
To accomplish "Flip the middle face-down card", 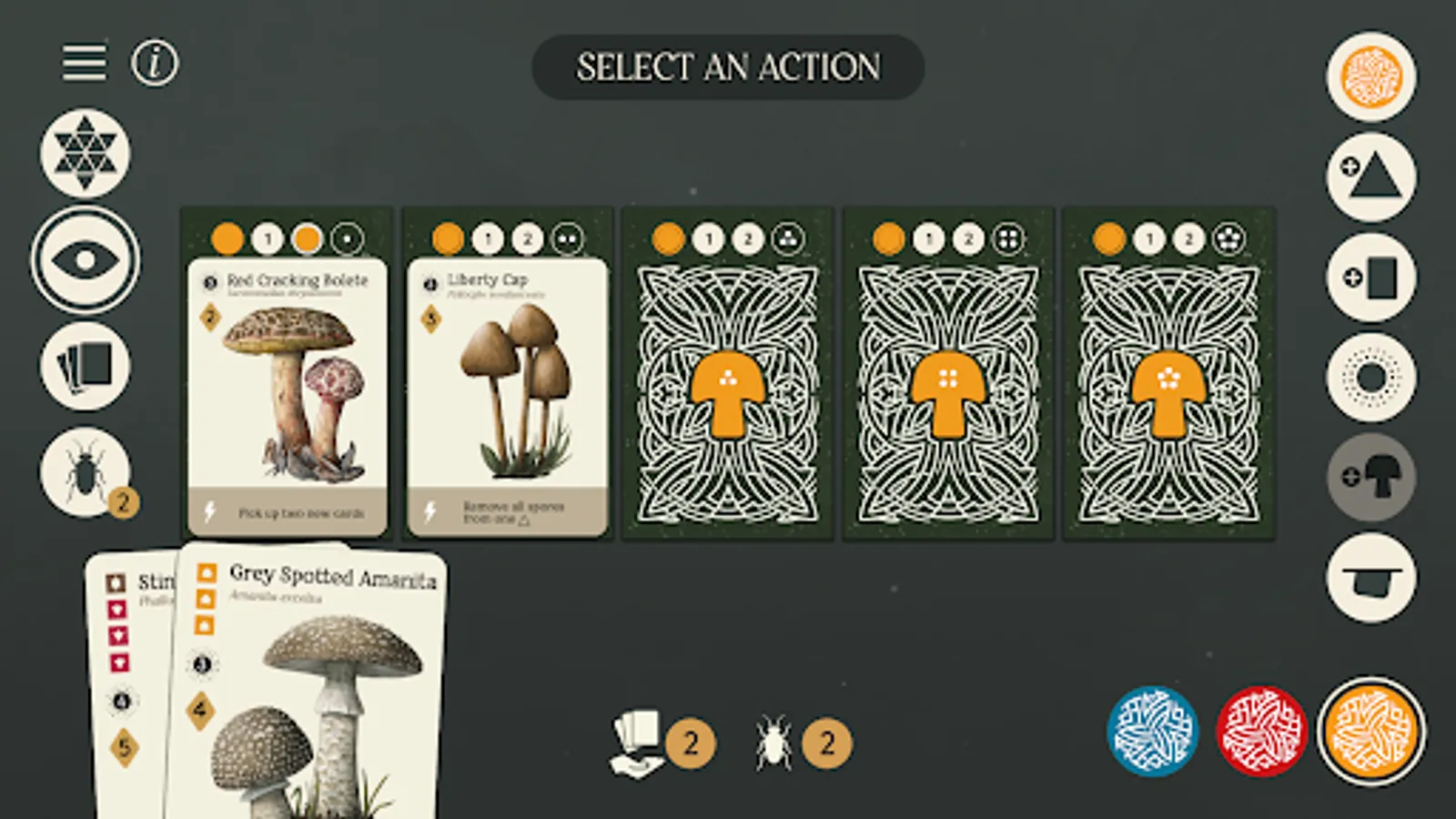I will pyautogui.click(x=949, y=373).
